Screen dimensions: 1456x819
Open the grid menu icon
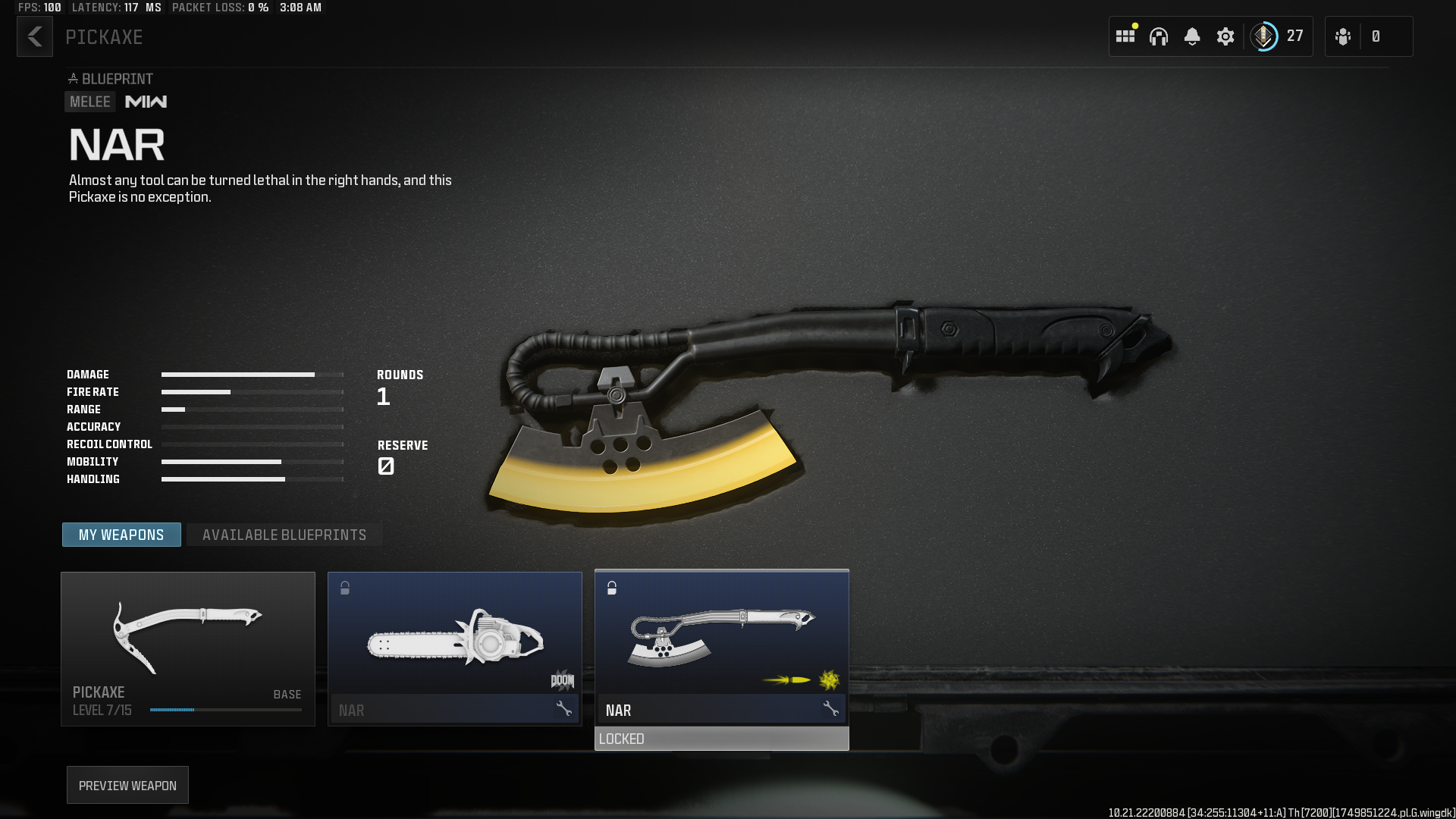point(1125,36)
